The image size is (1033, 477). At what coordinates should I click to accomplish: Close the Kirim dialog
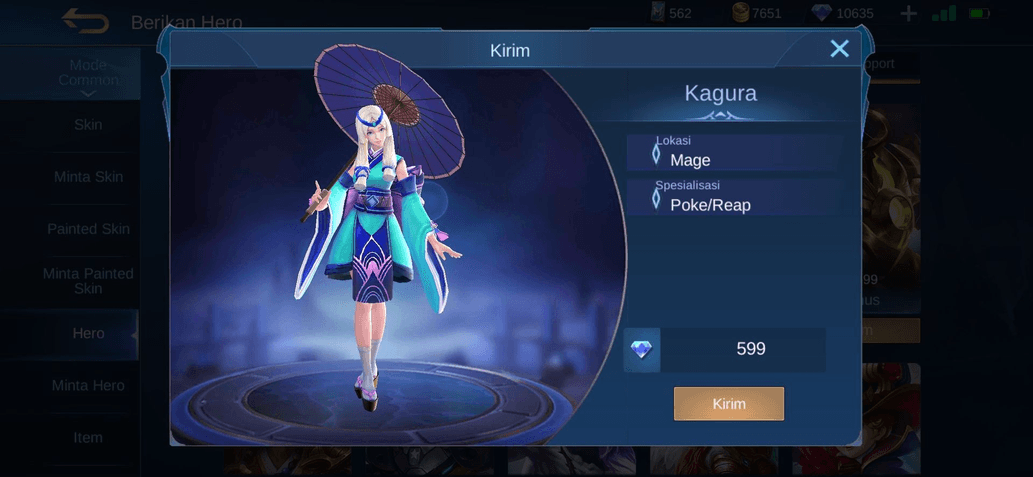coord(839,49)
